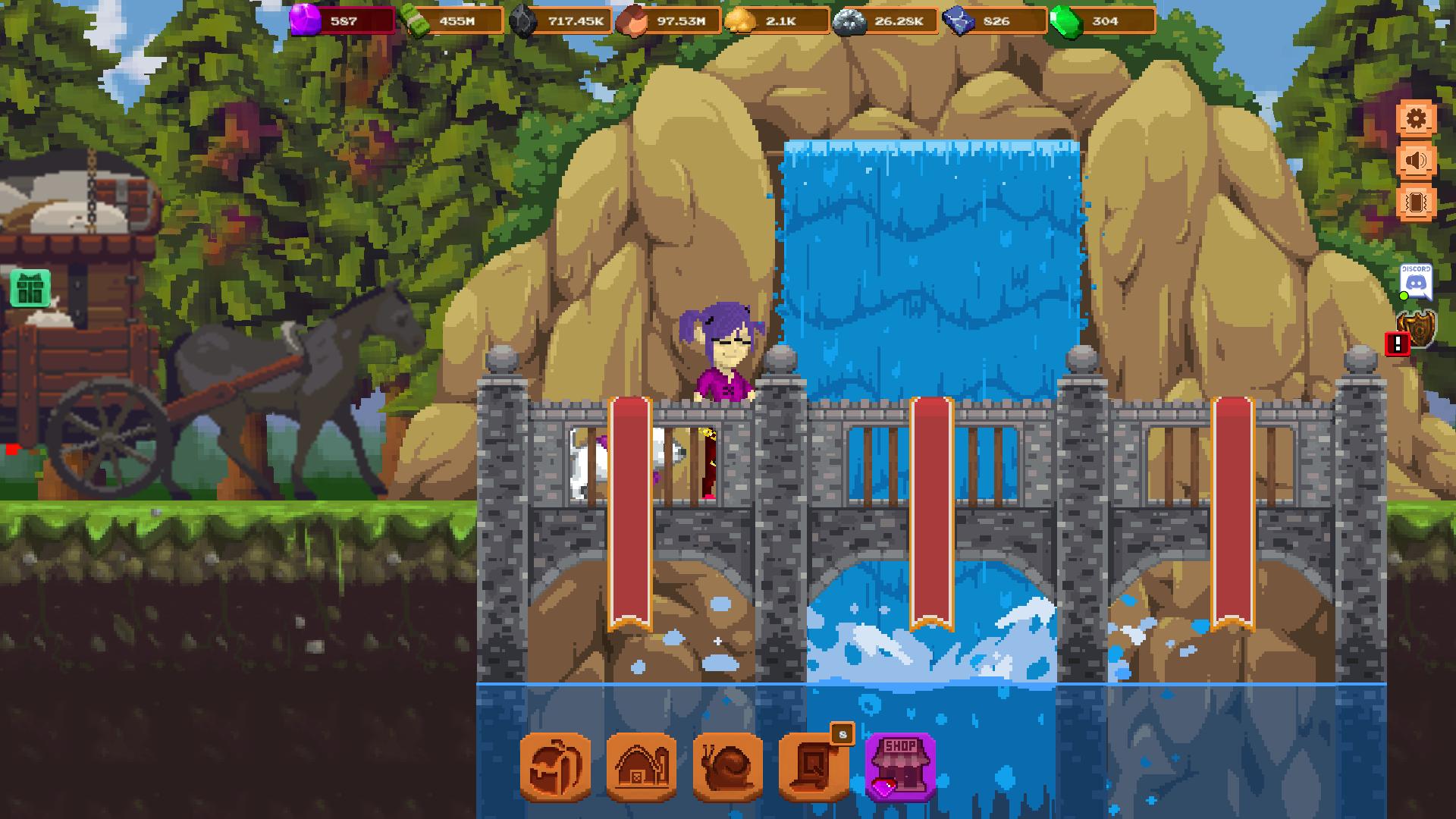Select the snail button

pos(728,767)
